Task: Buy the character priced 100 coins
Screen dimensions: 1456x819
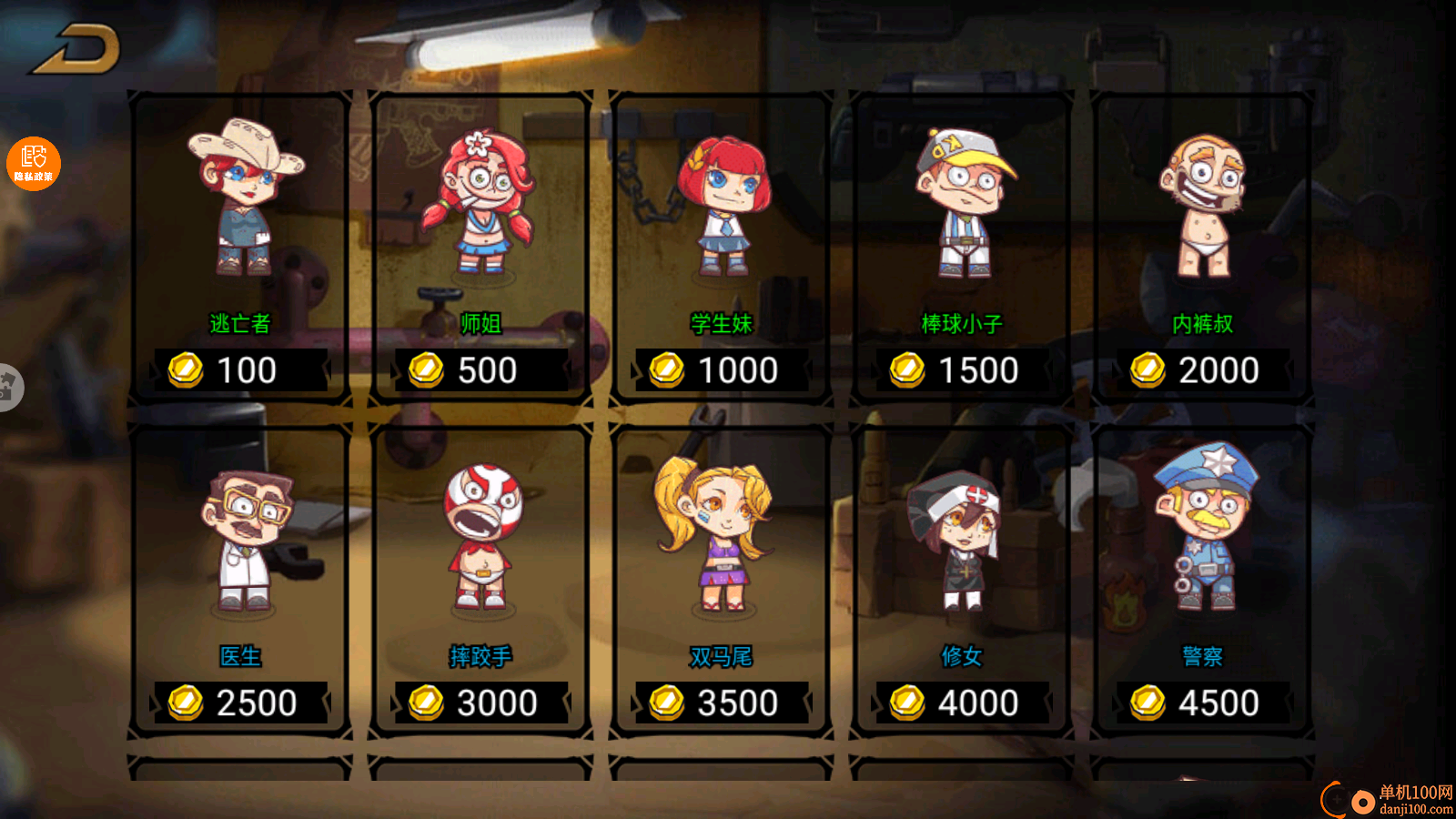Action: click(x=240, y=370)
